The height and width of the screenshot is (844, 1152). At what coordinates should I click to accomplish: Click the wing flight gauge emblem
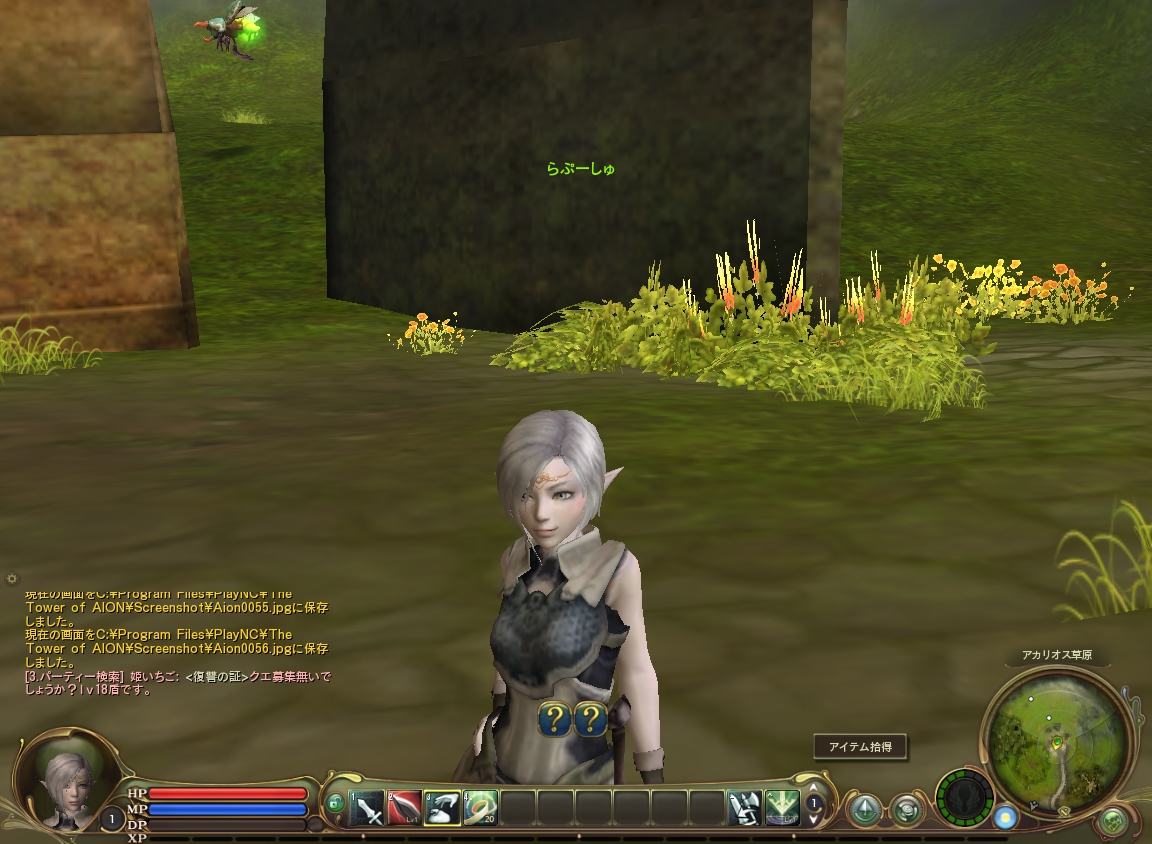coord(964,799)
